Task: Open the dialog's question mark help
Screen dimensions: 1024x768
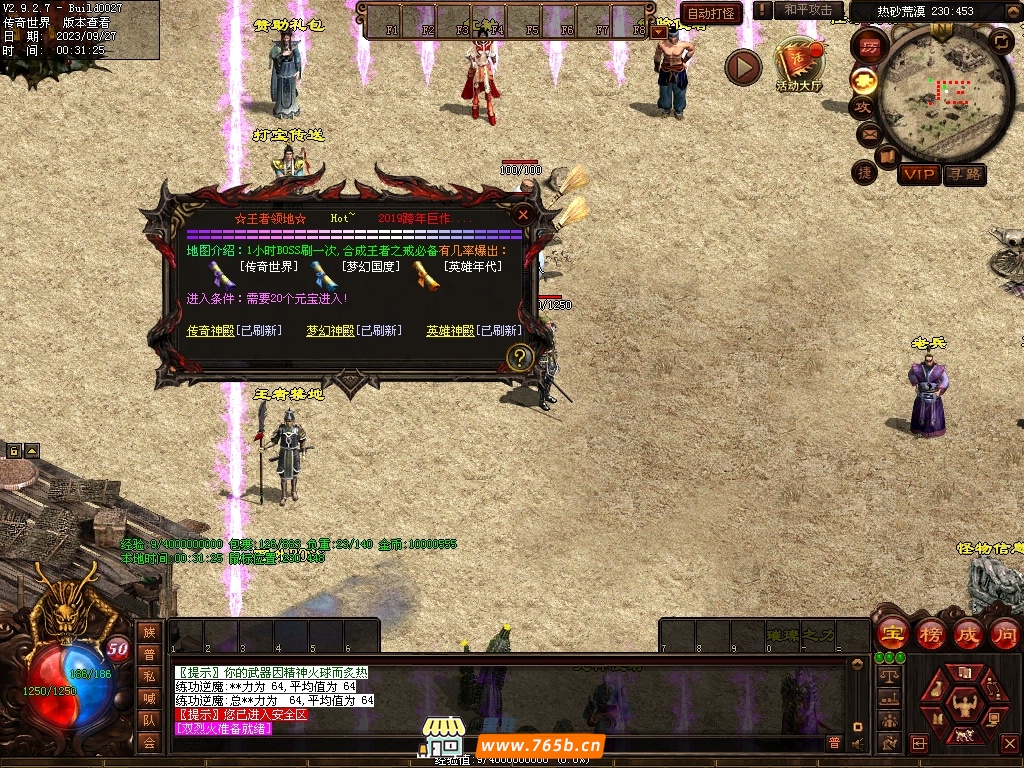Action: (x=519, y=357)
